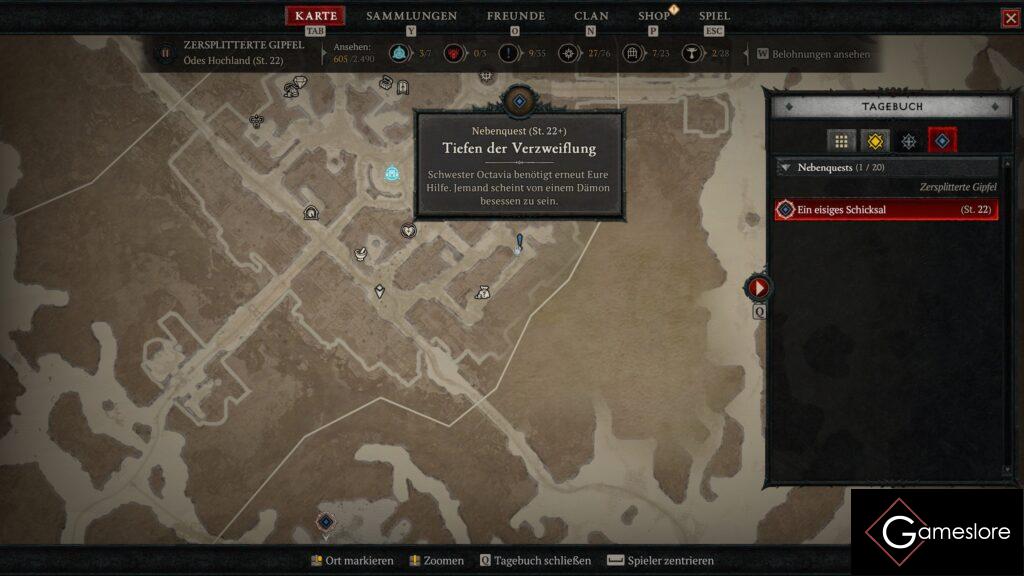
Task: Switch to the Spiel tab
Action: click(714, 16)
